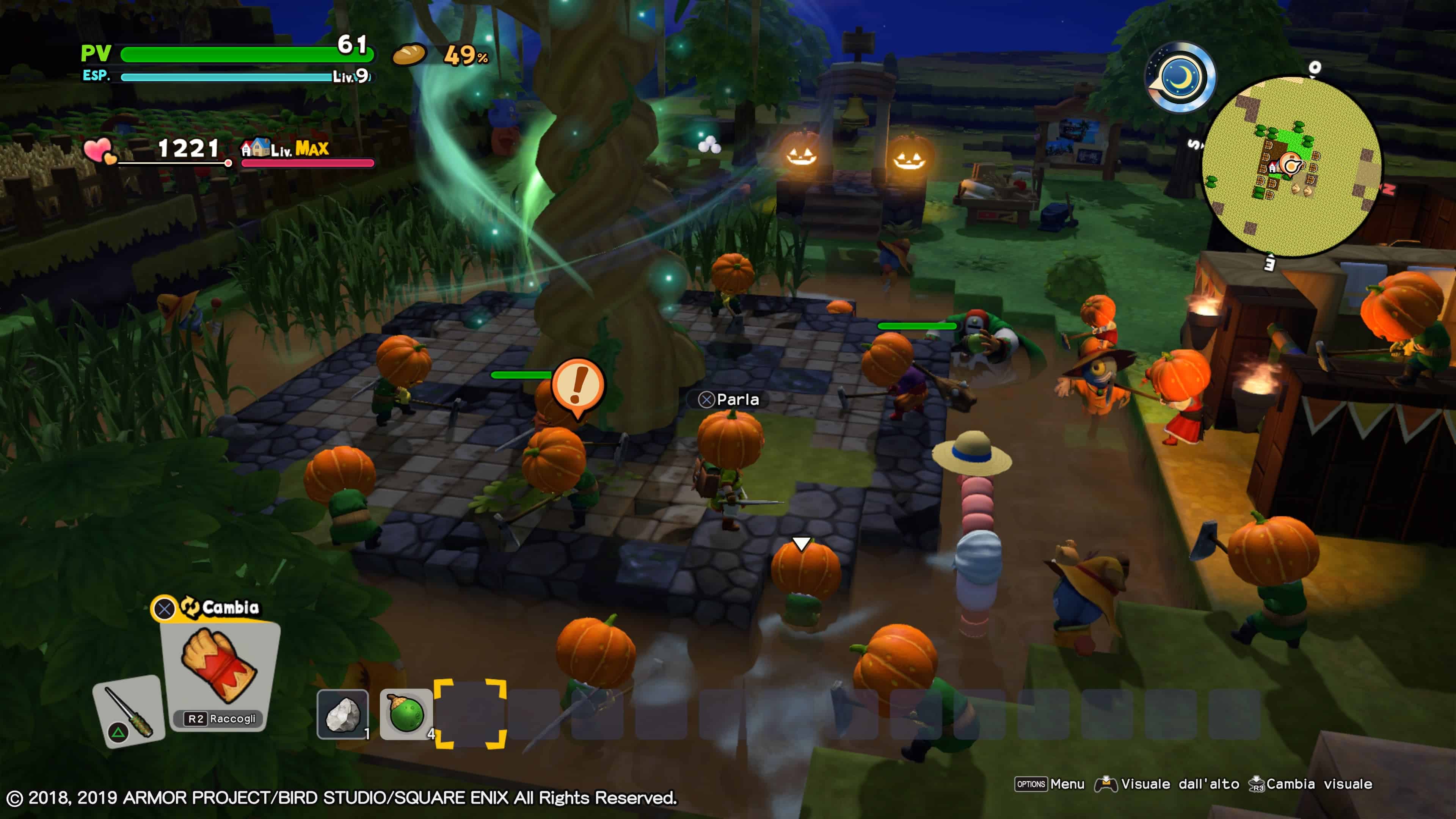The width and height of the screenshot is (1456, 819).
Task: Click the pink hearts gratitude icon
Action: [99, 151]
